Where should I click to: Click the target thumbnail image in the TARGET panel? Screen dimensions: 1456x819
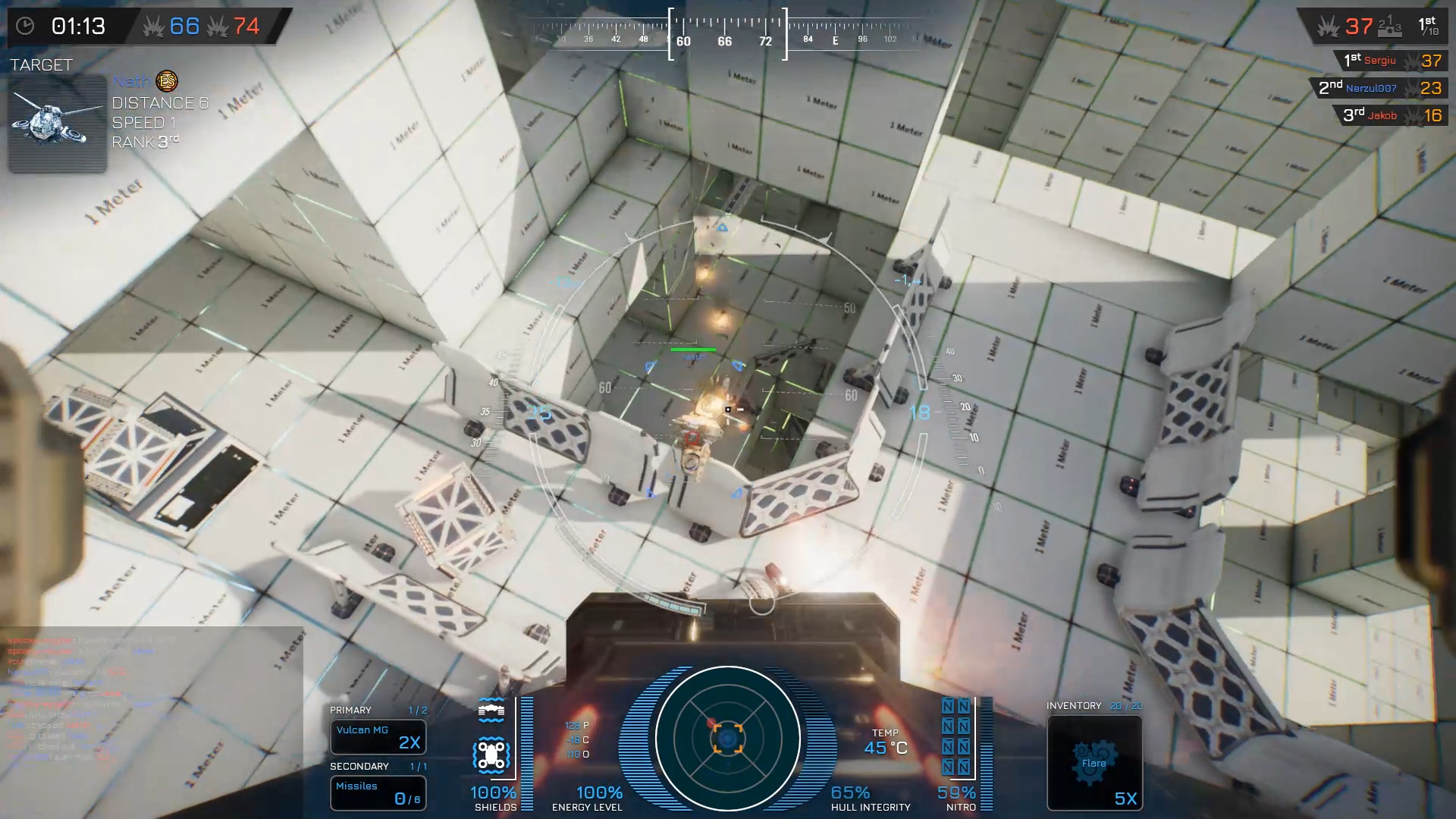(x=56, y=123)
